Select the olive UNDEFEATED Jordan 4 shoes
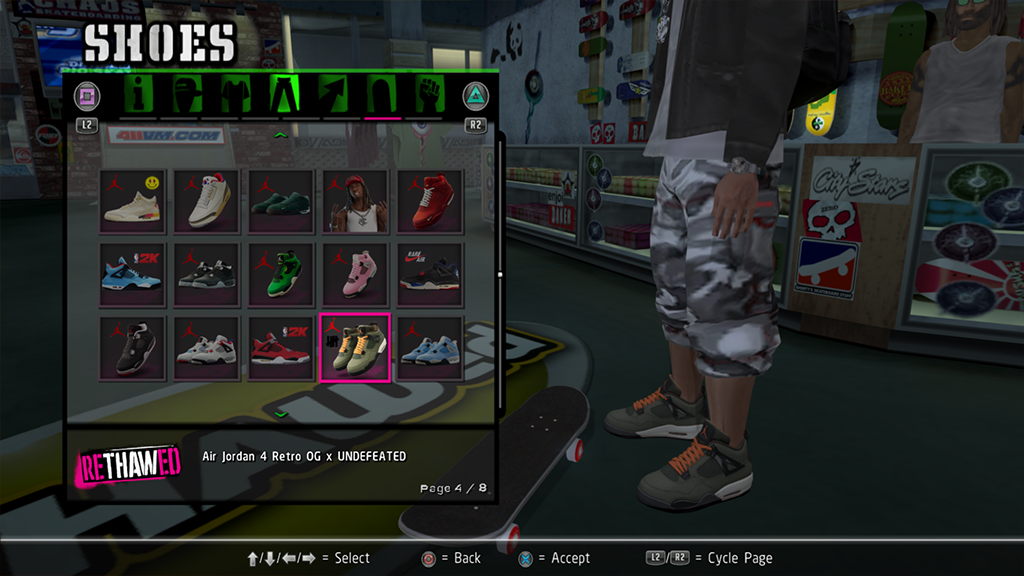This screenshot has height=576, width=1024. pyautogui.click(x=355, y=347)
